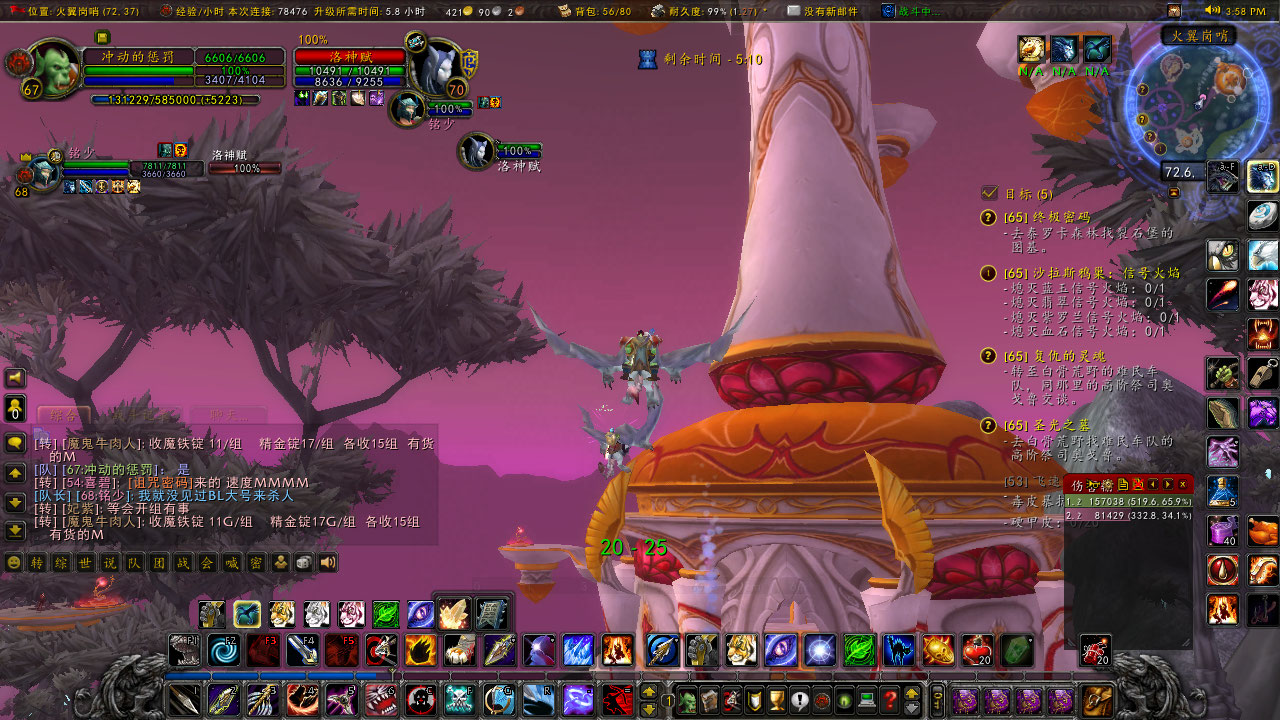This screenshot has height=720, width=1280.
Task: Use the health potion icon showing 20 charges
Action: tap(977, 648)
